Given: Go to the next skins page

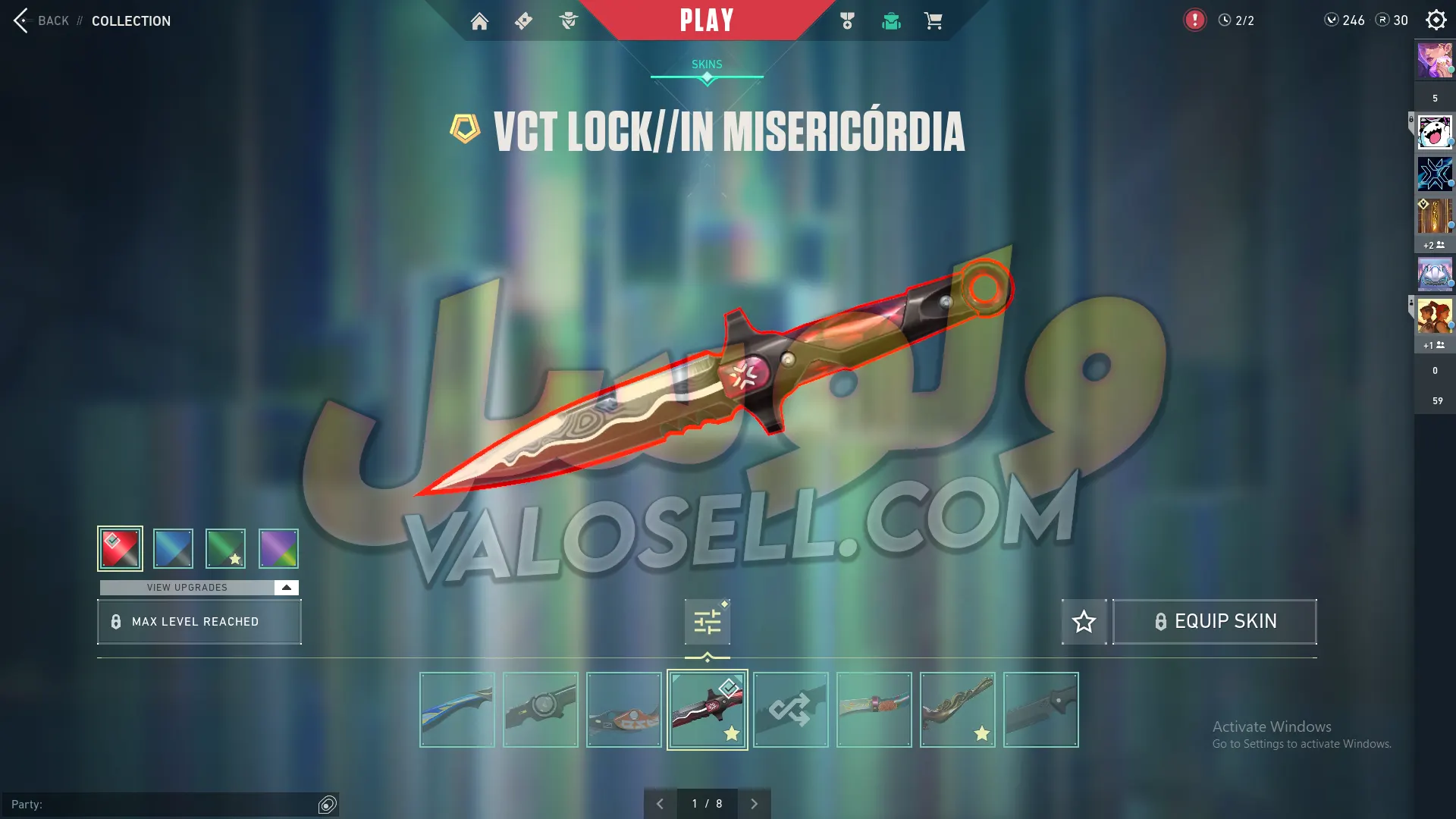Looking at the screenshot, I should point(754,804).
